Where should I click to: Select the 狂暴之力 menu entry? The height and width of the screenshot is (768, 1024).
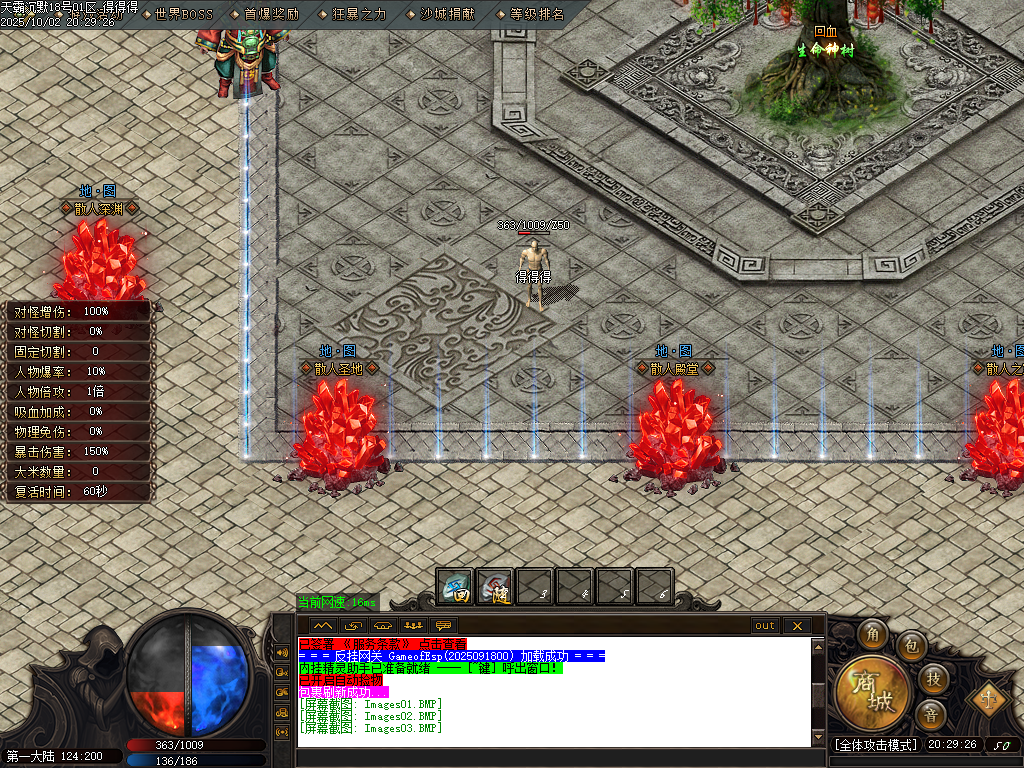coord(359,15)
